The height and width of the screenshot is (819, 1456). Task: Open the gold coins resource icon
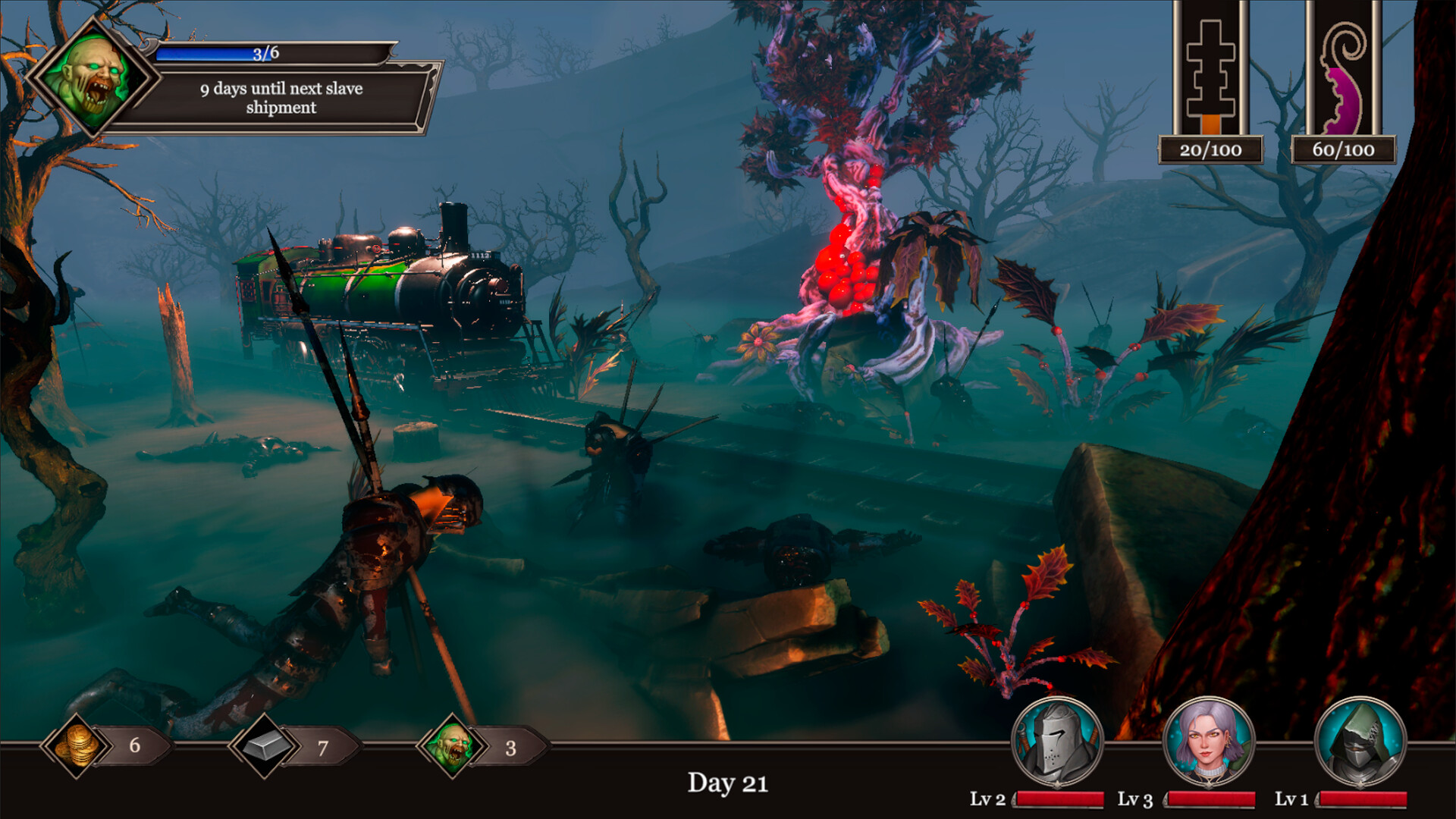pyautogui.click(x=77, y=745)
